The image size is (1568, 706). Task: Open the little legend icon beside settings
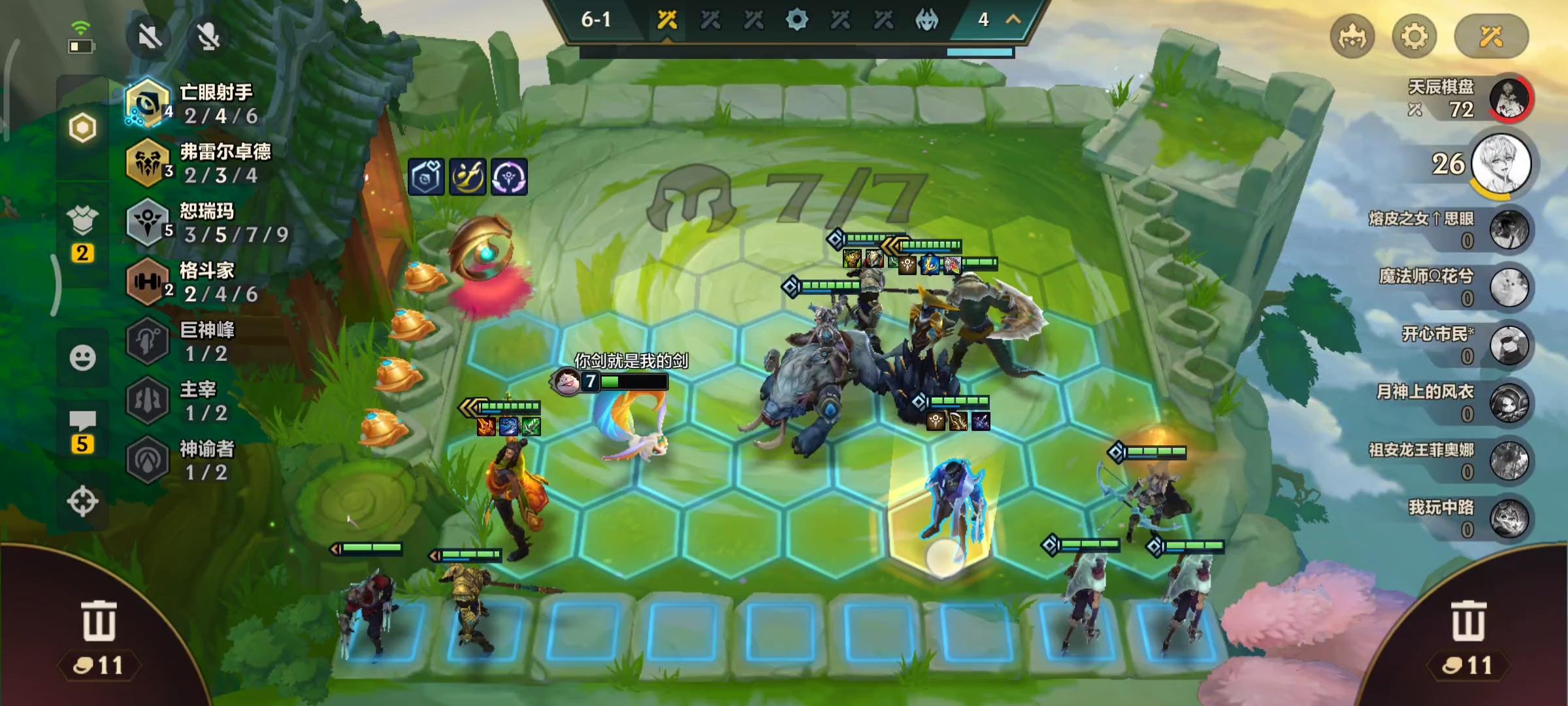(x=1352, y=37)
